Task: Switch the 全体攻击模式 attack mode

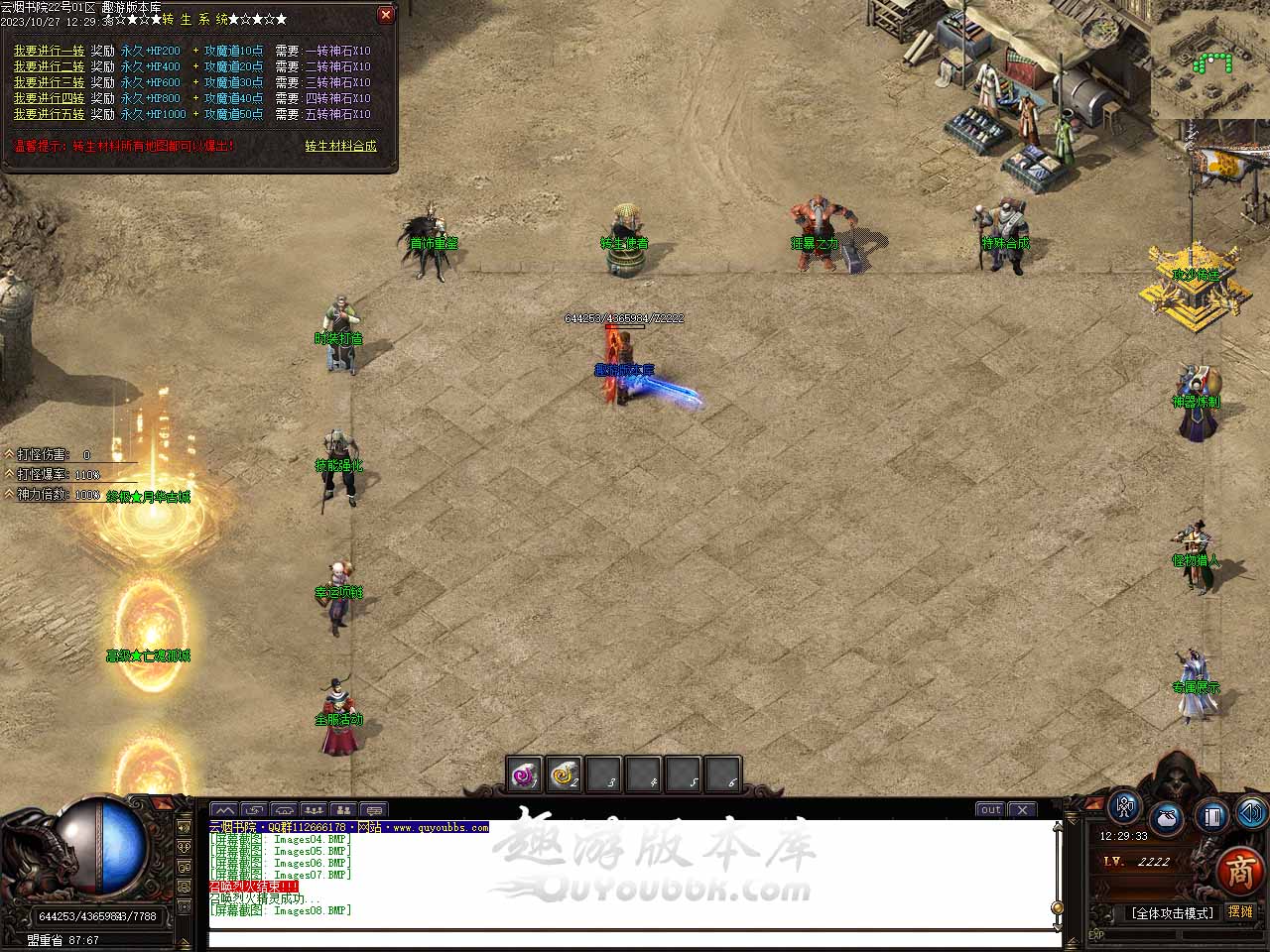Action: [x=1172, y=913]
